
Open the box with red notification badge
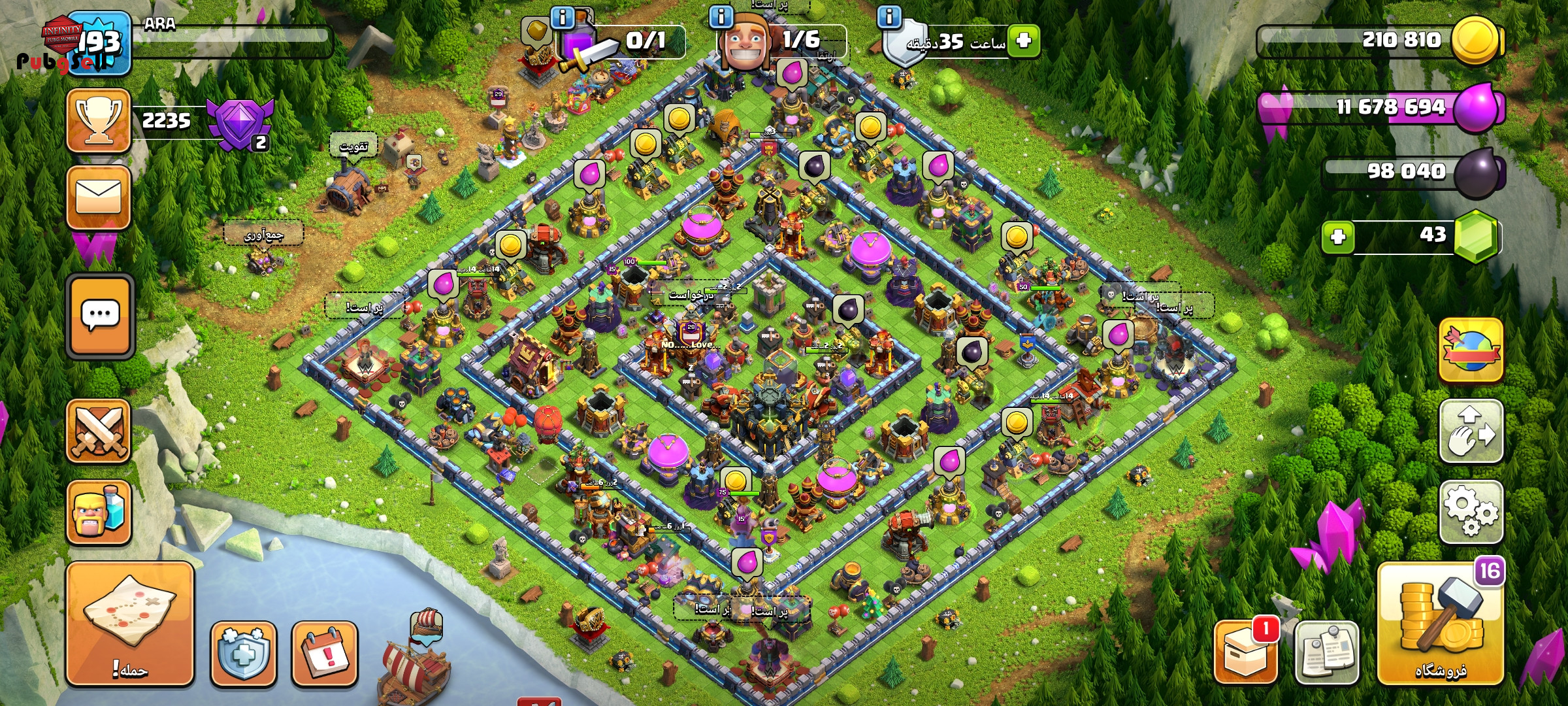click(1245, 653)
